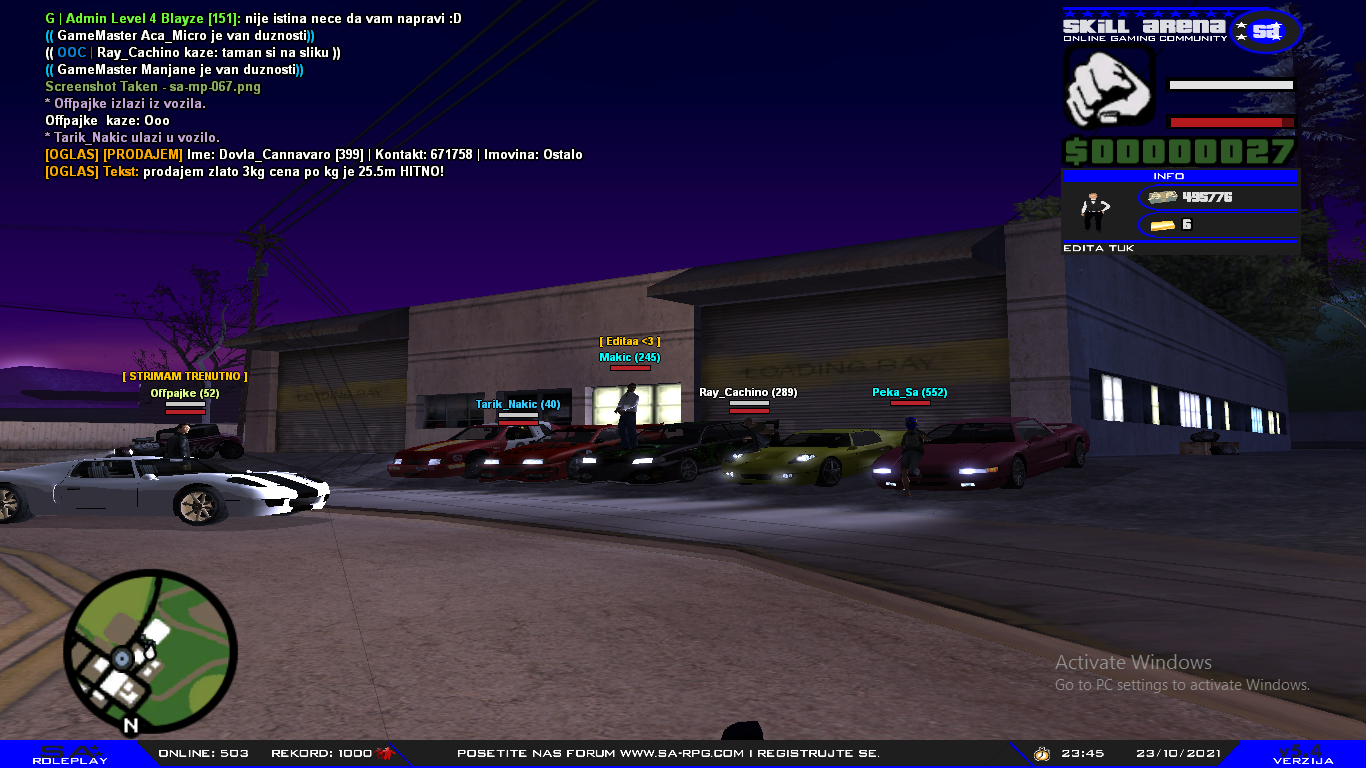
Task: Click the Skill Arena community logo
Action: [1182, 29]
